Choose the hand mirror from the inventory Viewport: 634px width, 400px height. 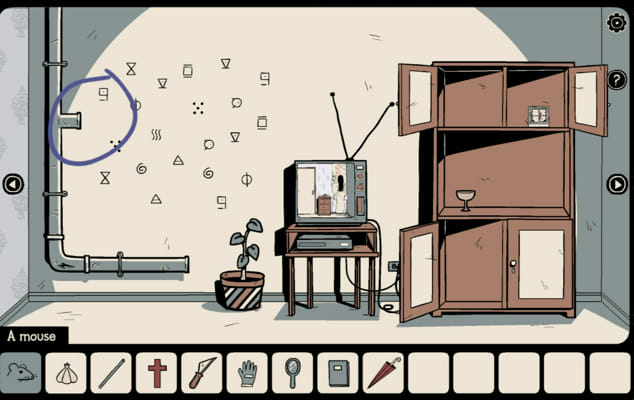pyautogui.click(x=292, y=373)
